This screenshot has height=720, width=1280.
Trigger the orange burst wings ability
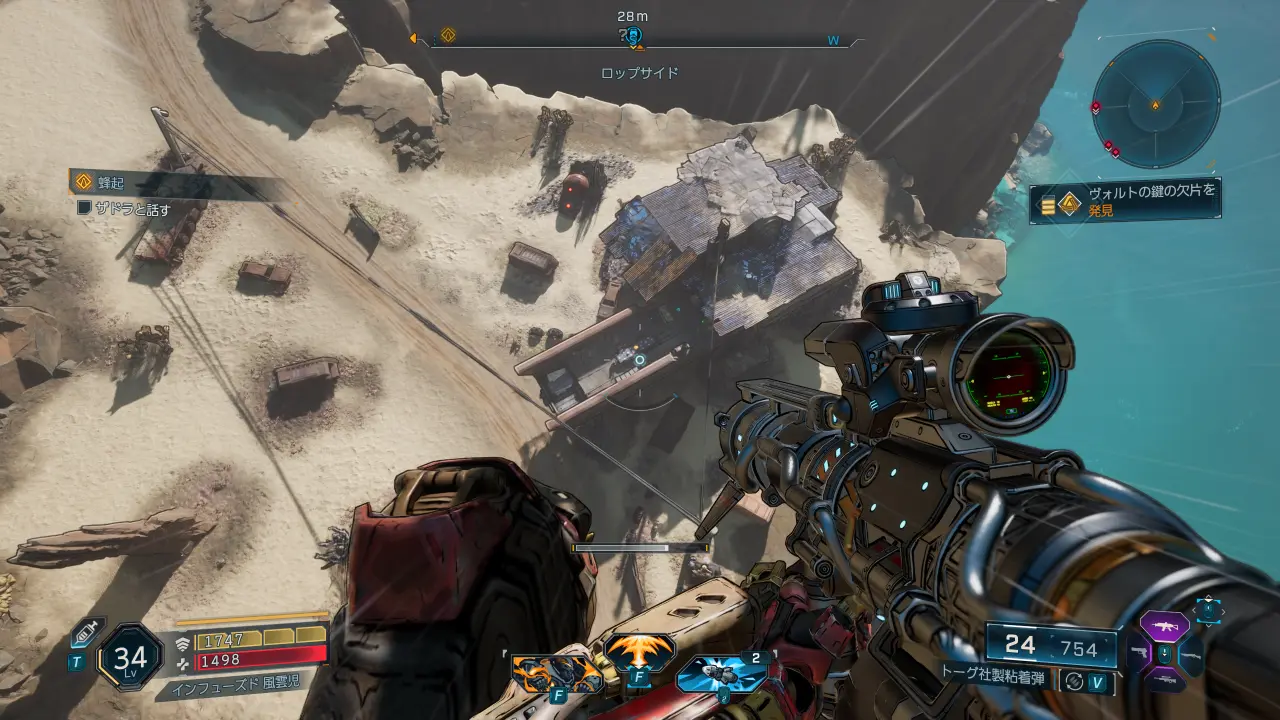pos(639,653)
